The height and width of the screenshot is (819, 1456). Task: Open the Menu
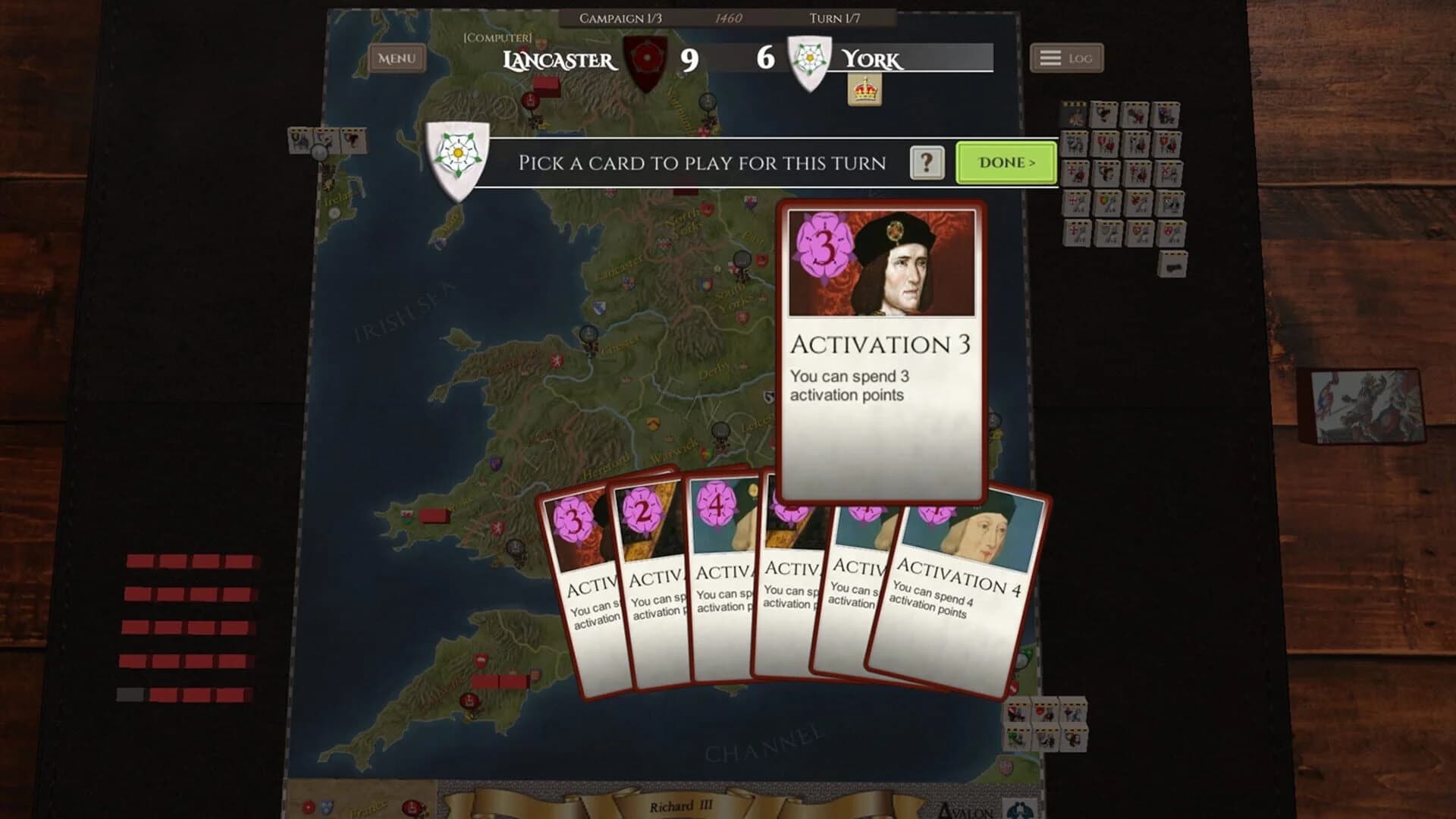[x=395, y=58]
